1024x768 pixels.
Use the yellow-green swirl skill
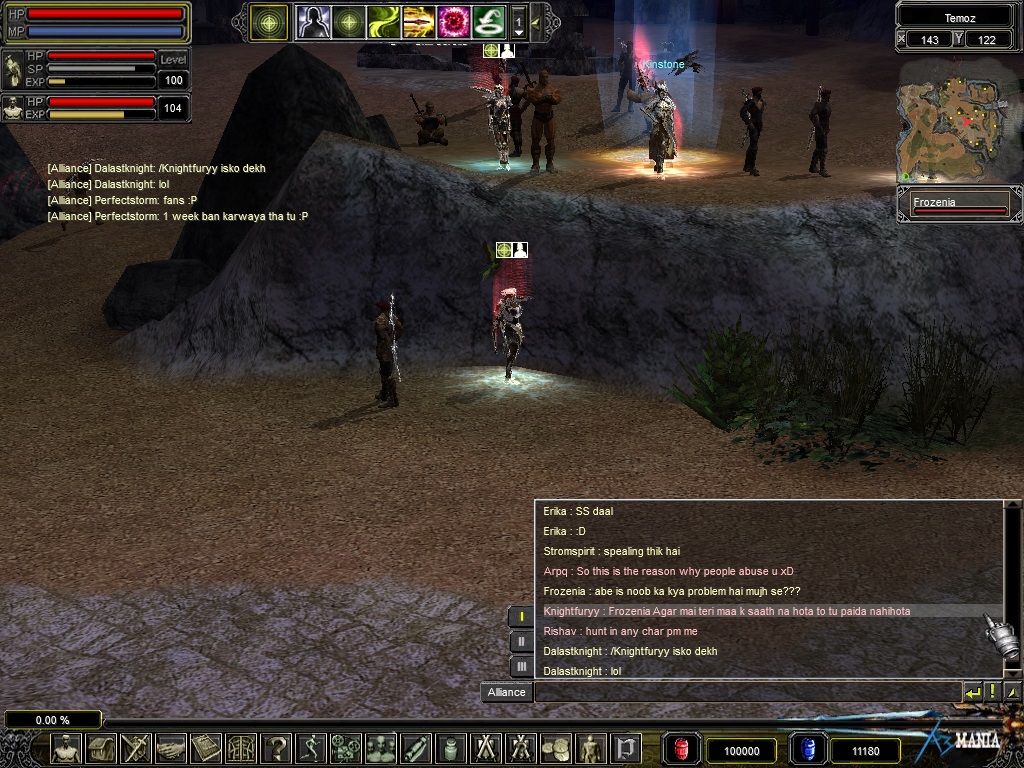[384, 21]
